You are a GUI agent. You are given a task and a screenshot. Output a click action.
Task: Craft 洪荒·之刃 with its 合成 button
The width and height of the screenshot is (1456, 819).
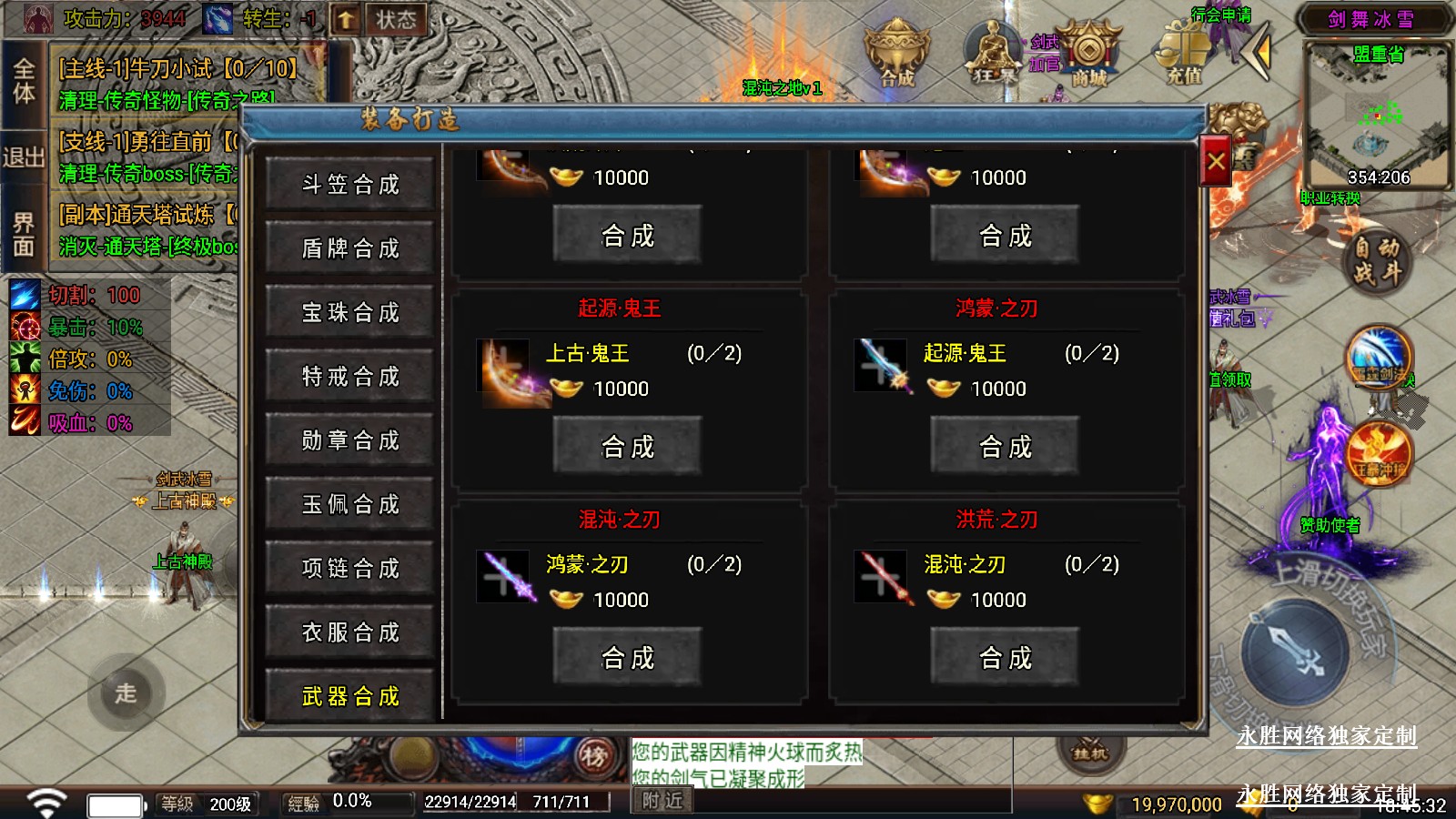[1005, 658]
